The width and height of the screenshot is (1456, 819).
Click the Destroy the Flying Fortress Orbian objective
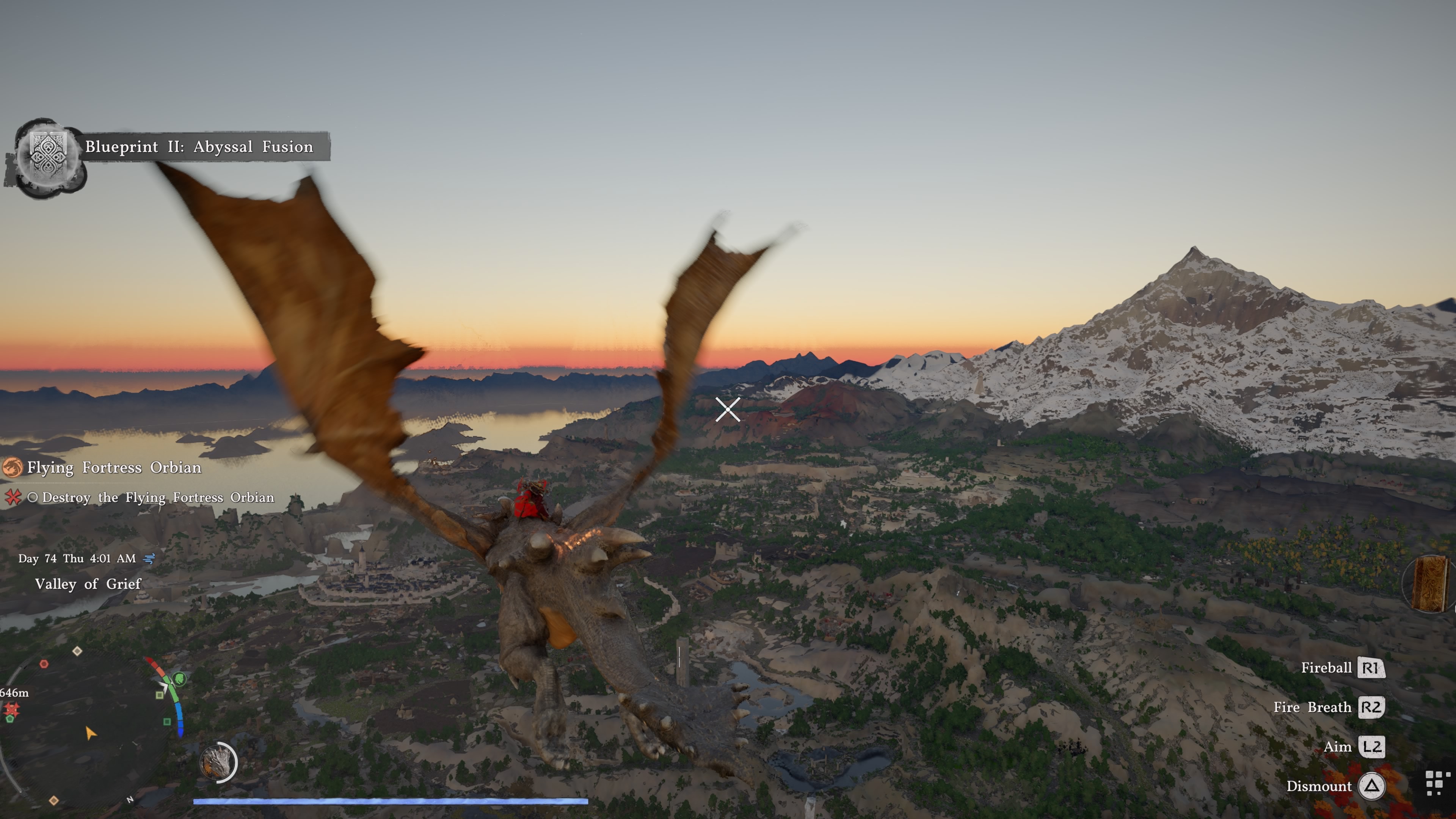[x=158, y=497]
